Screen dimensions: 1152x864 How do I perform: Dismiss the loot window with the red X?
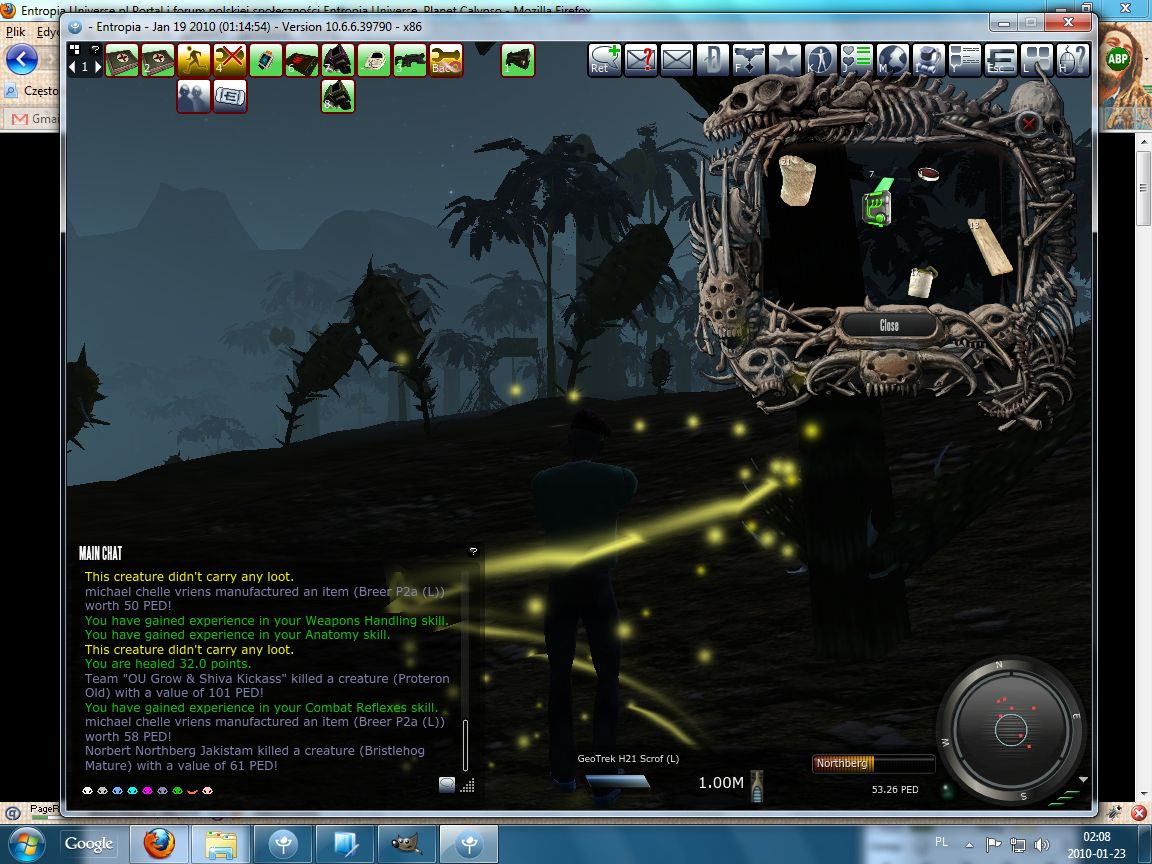point(1028,123)
